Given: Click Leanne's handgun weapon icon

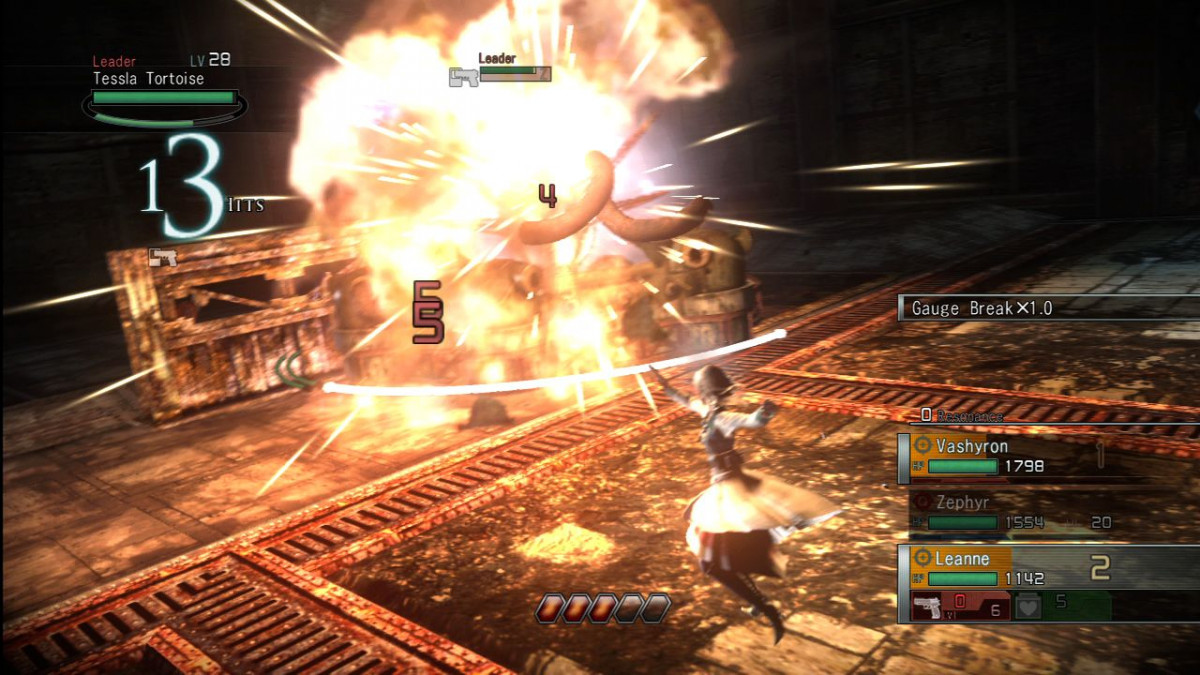Looking at the screenshot, I should pos(930,607).
